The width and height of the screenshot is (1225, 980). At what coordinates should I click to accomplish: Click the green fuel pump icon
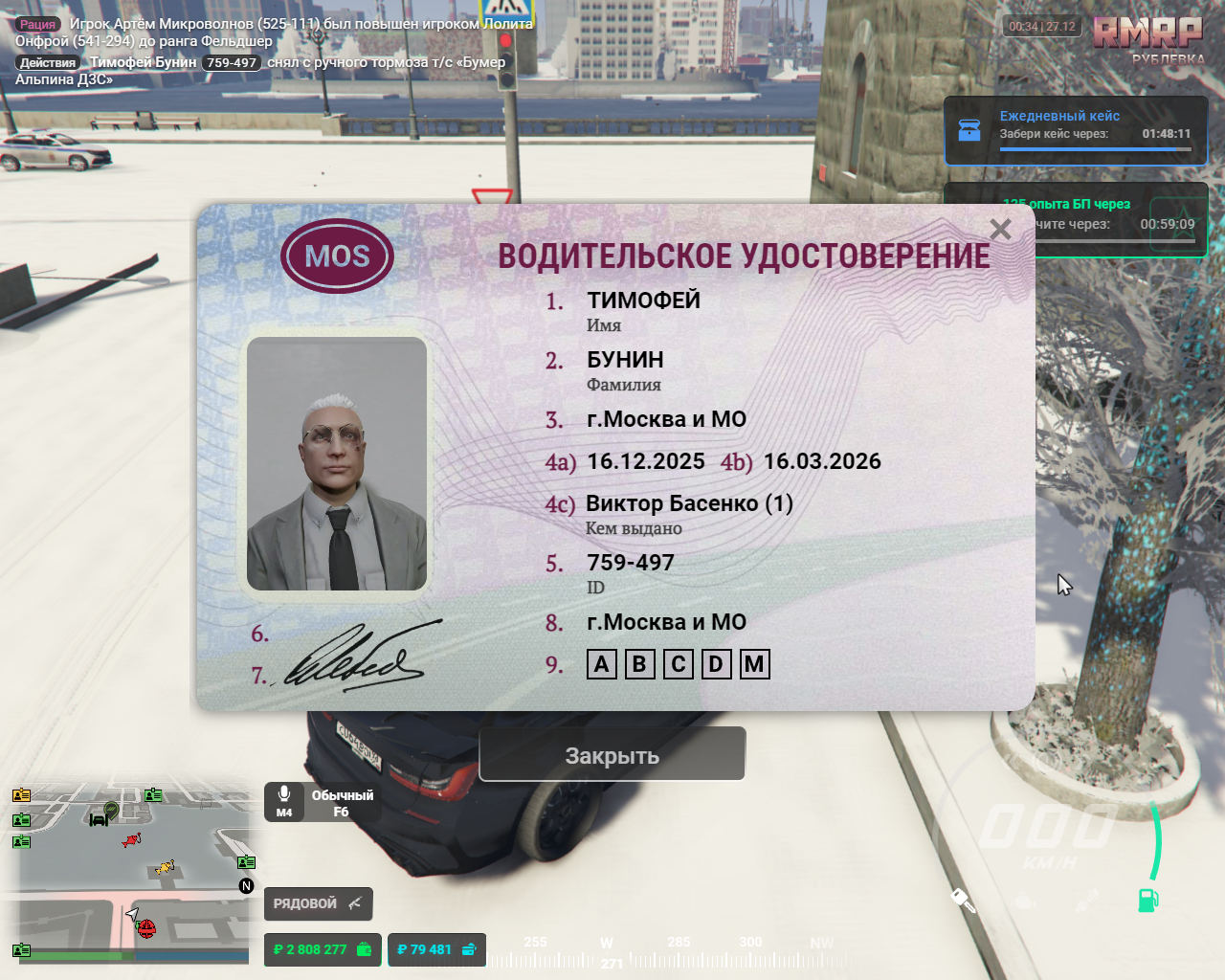[1147, 900]
